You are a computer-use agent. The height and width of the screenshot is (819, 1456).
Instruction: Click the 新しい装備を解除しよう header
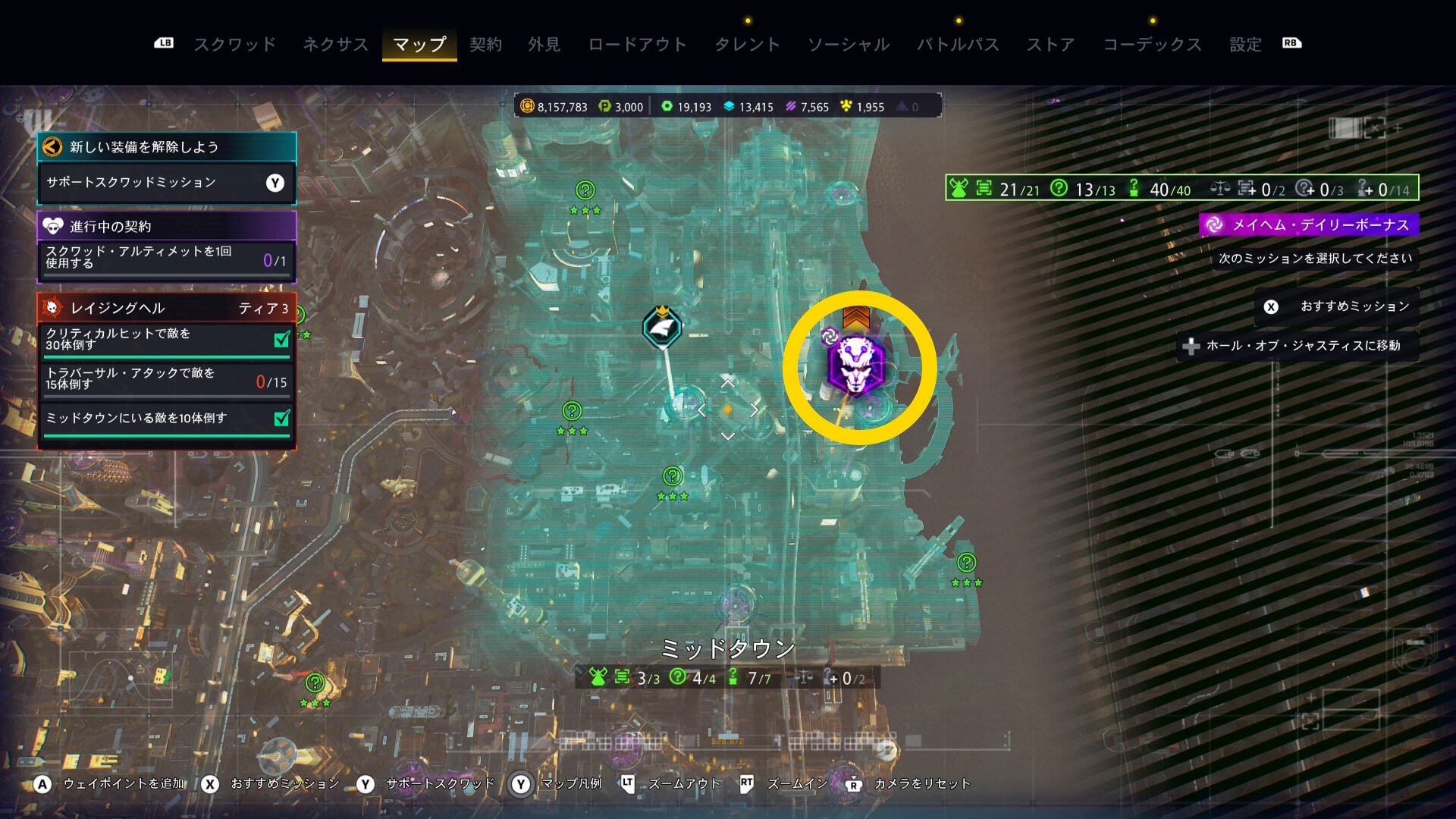pyautogui.click(x=166, y=147)
